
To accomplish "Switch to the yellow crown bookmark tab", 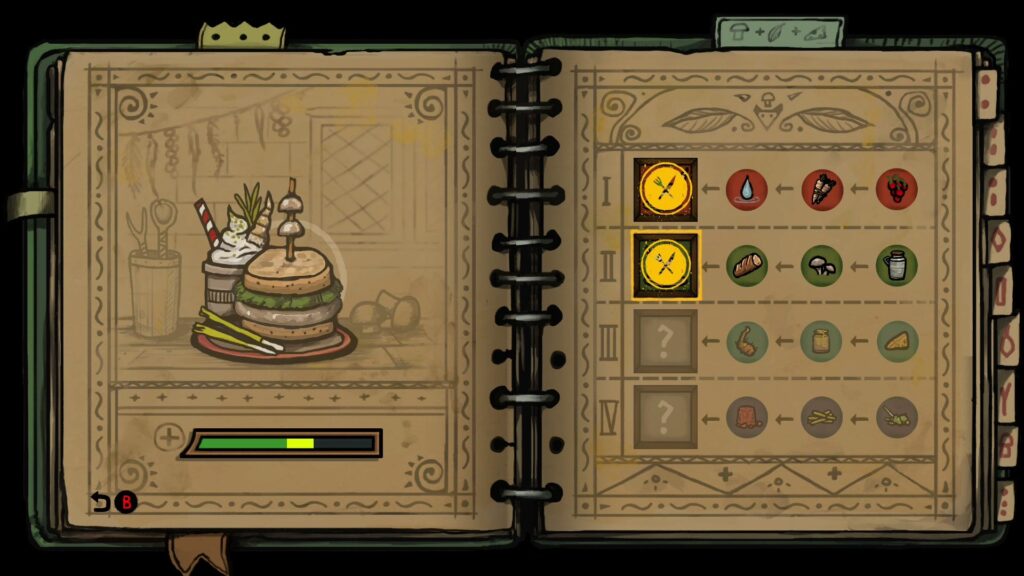I will [x=241, y=35].
